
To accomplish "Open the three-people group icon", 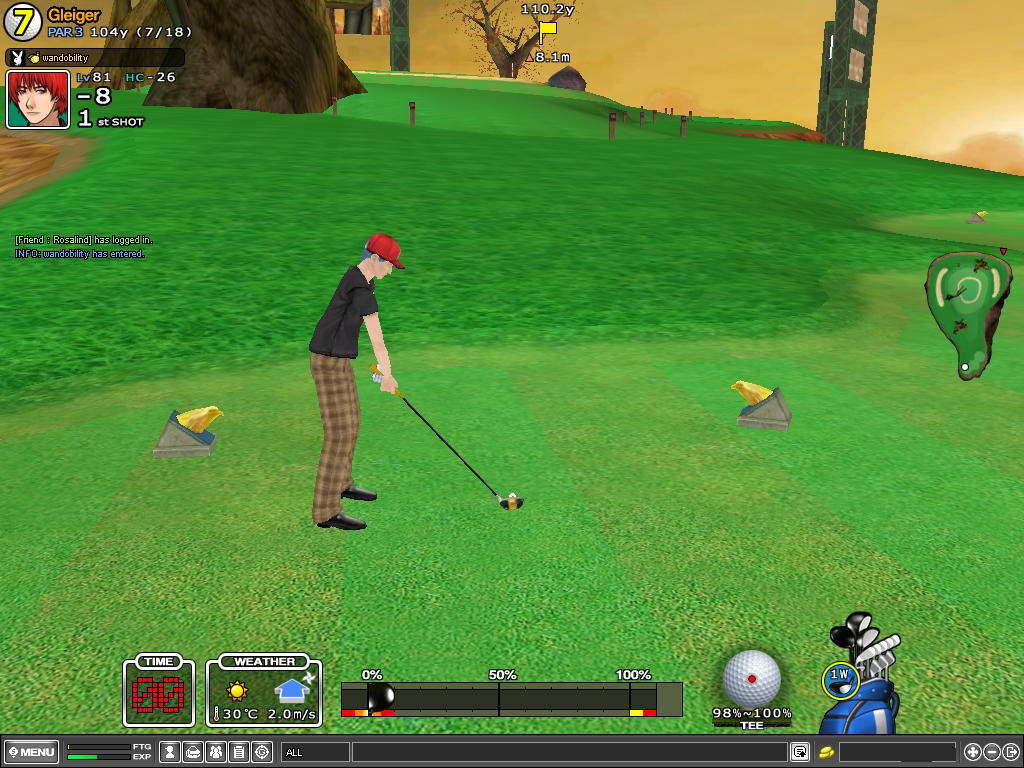I will click(x=216, y=752).
